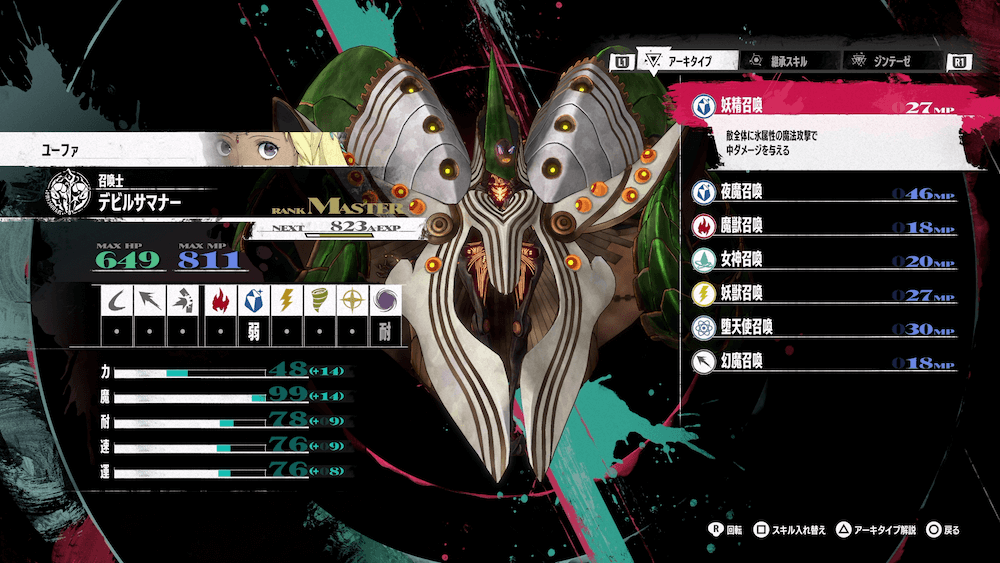The height and width of the screenshot is (563, 1000).
Task: Click the スキル入れ替え skill swap option
Action: (790, 529)
